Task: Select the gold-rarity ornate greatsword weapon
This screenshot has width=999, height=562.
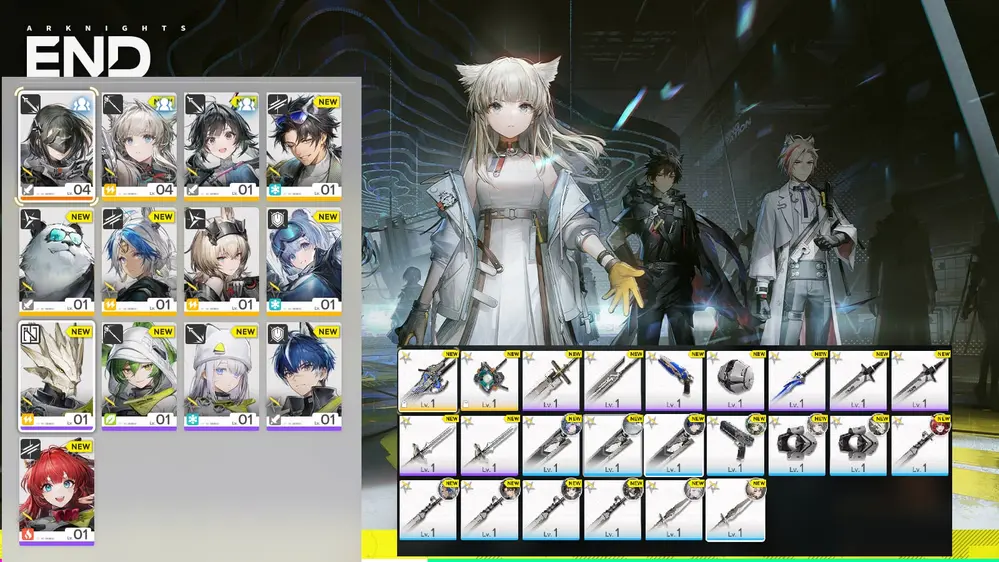Action: [x=428, y=380]
